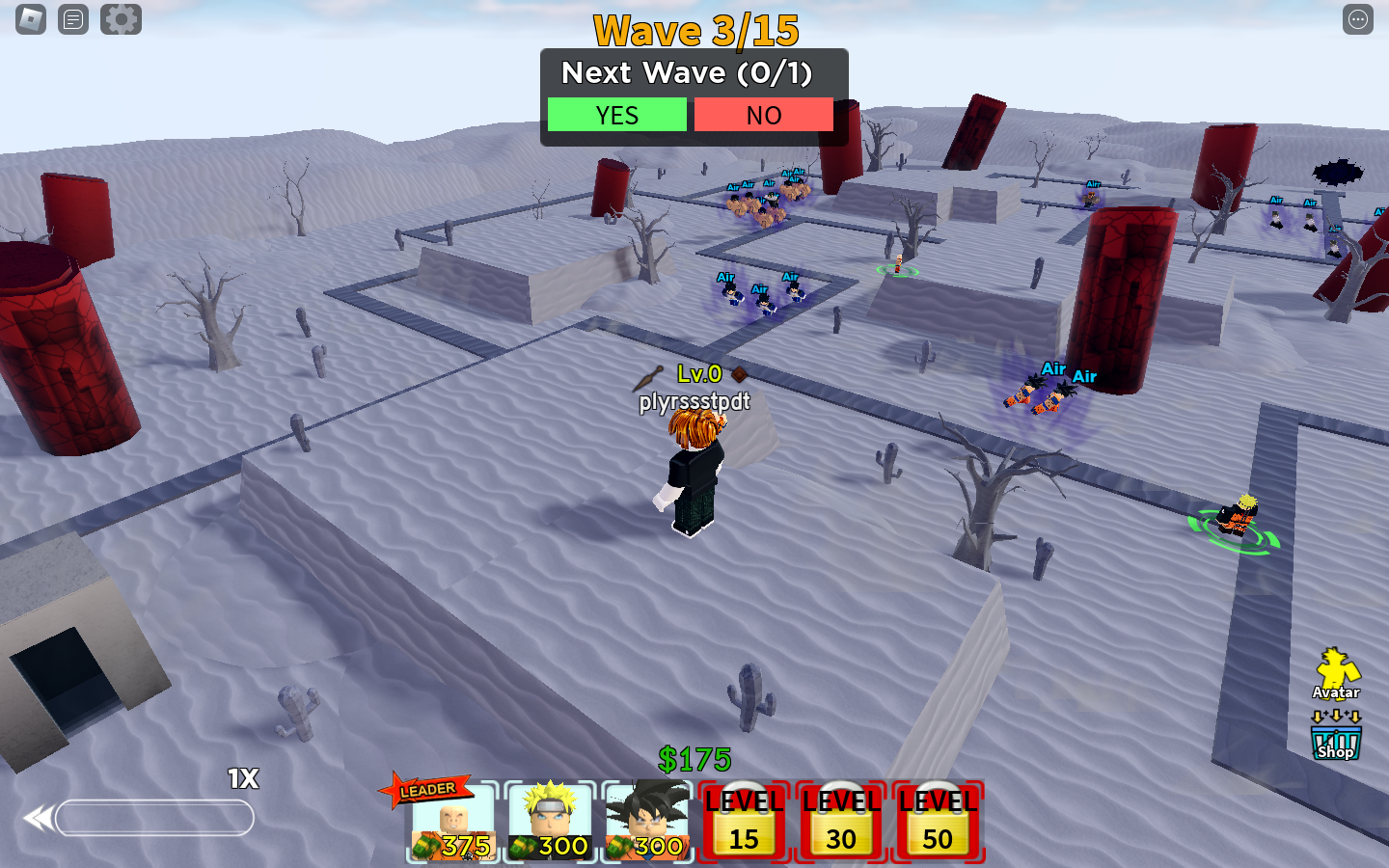This screenshot has width=1389, height=868.
Task: Click the double-arrow rewind speed button
Action: pyautogui.click(x=39, y=819)
